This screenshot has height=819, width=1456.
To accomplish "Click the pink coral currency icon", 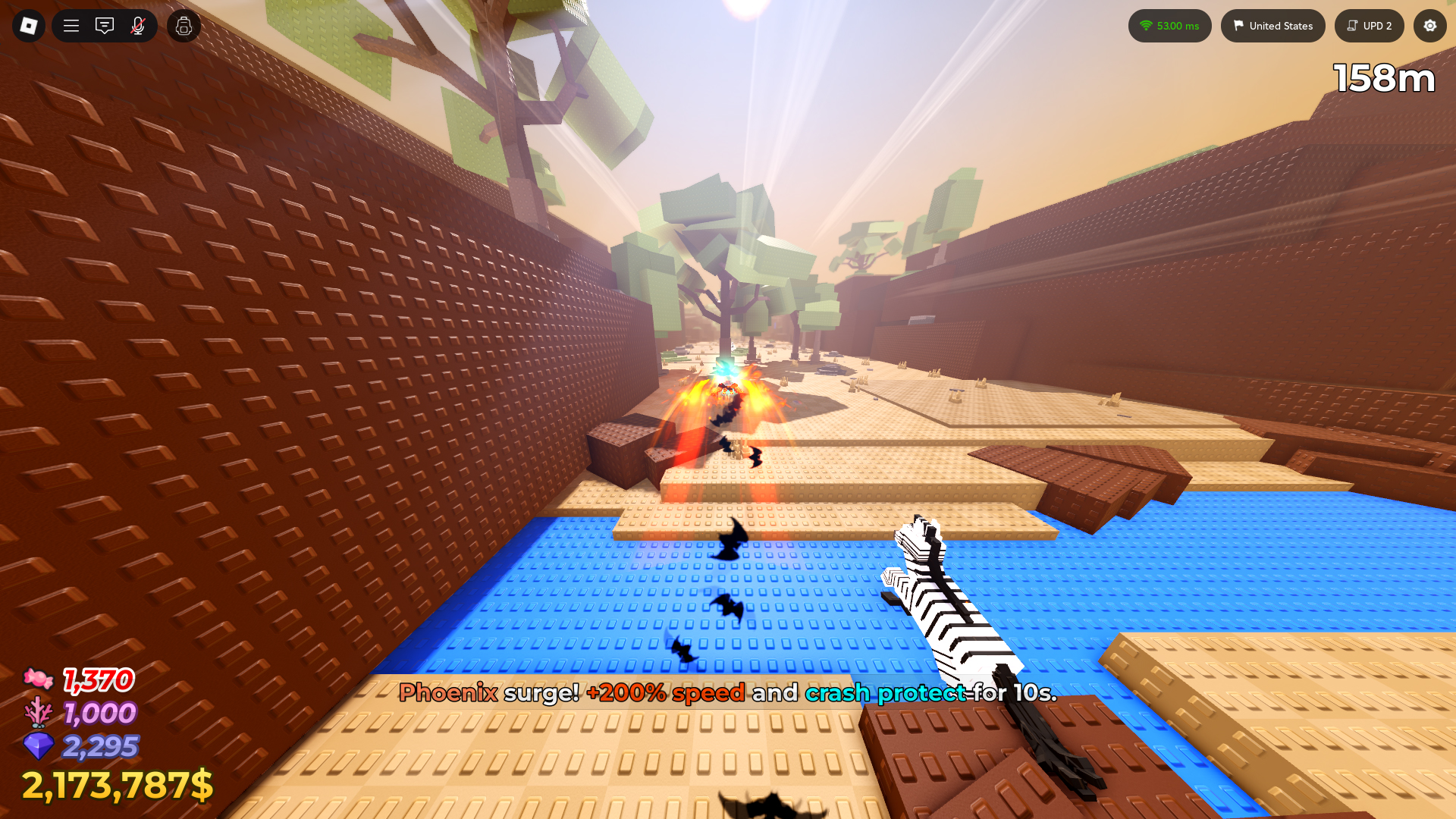I will pos(39,714).
